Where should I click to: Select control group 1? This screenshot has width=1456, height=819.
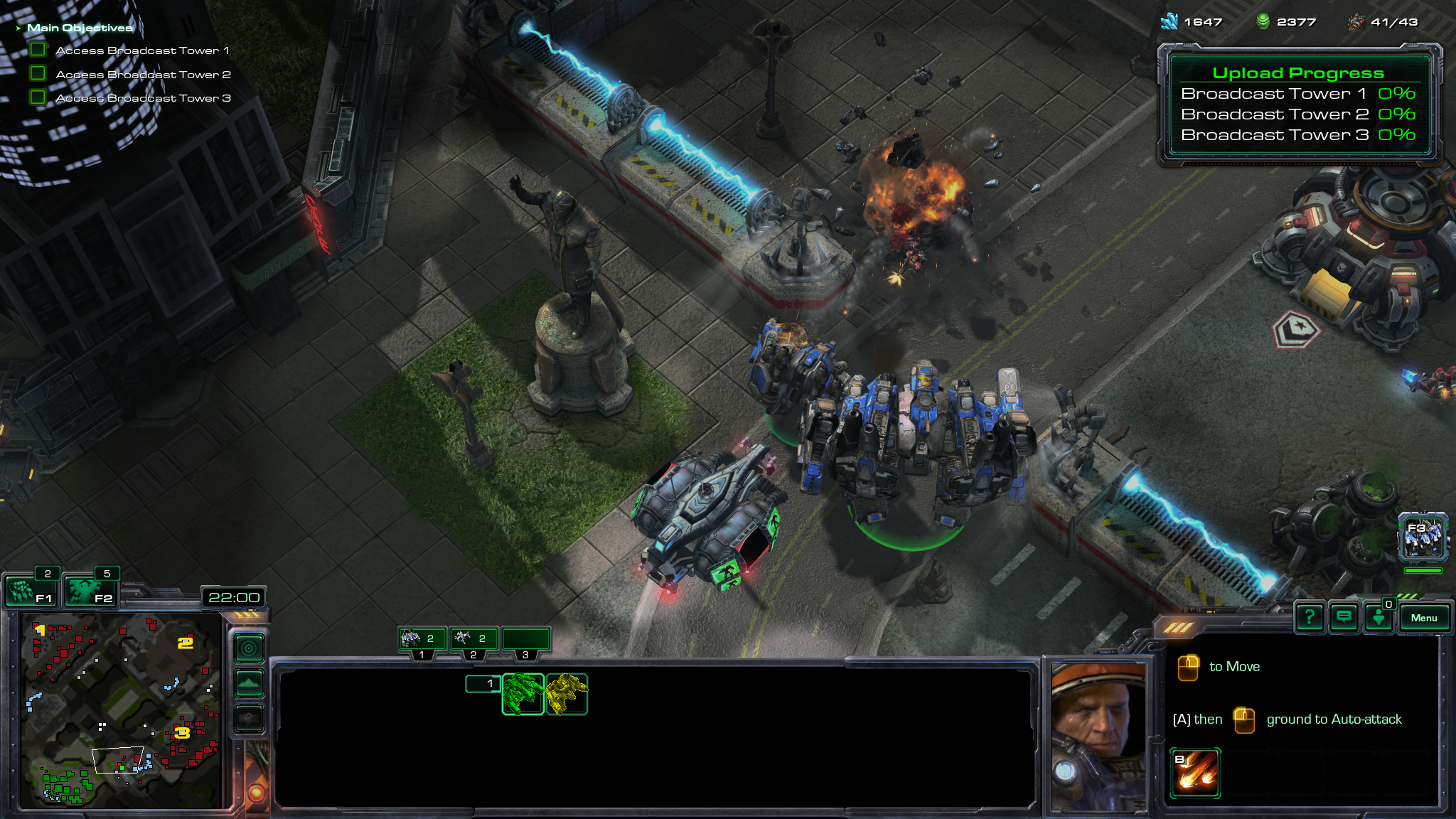(422, 639)
